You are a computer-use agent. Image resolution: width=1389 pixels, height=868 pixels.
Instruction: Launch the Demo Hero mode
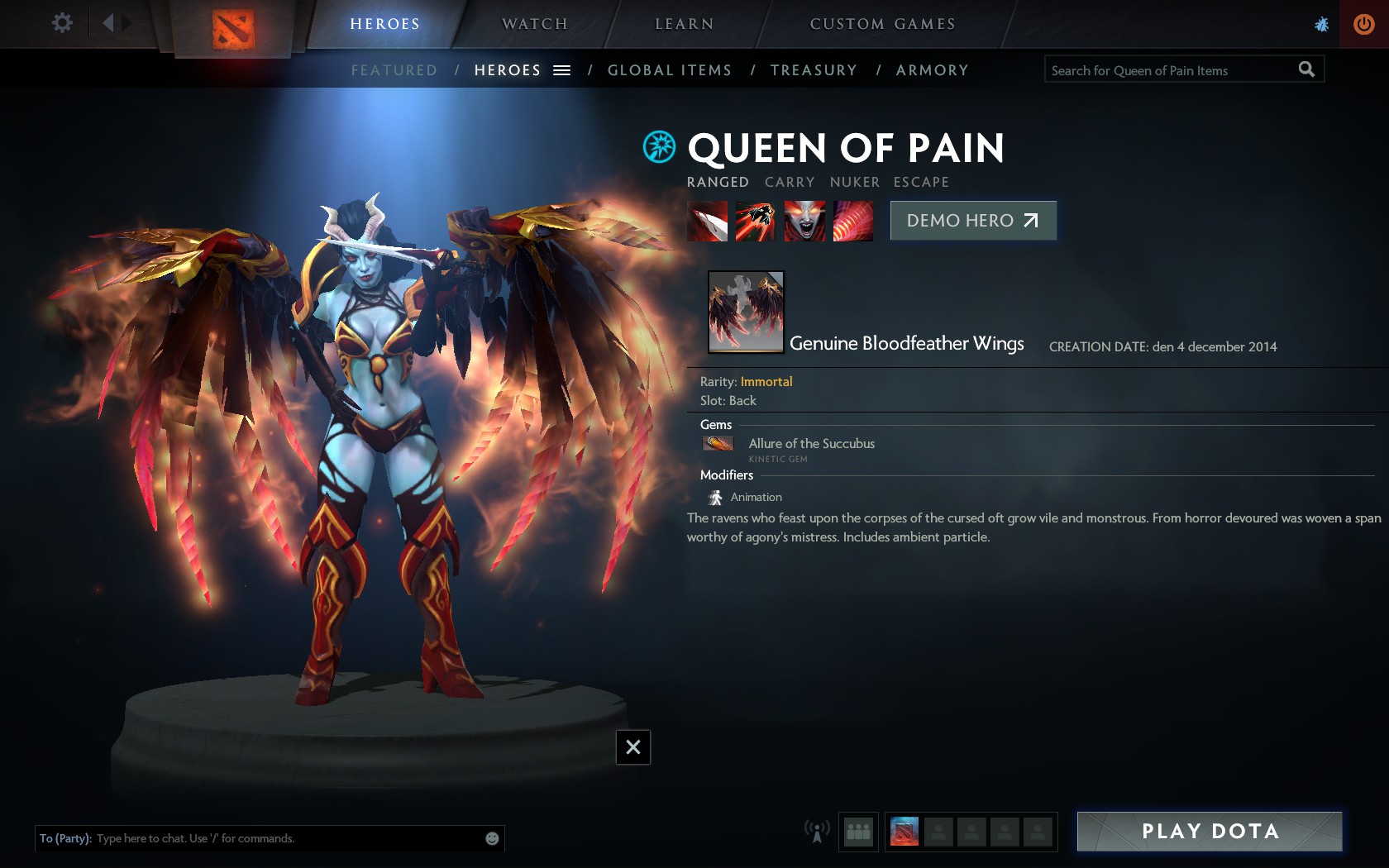[x=973, y=221]
